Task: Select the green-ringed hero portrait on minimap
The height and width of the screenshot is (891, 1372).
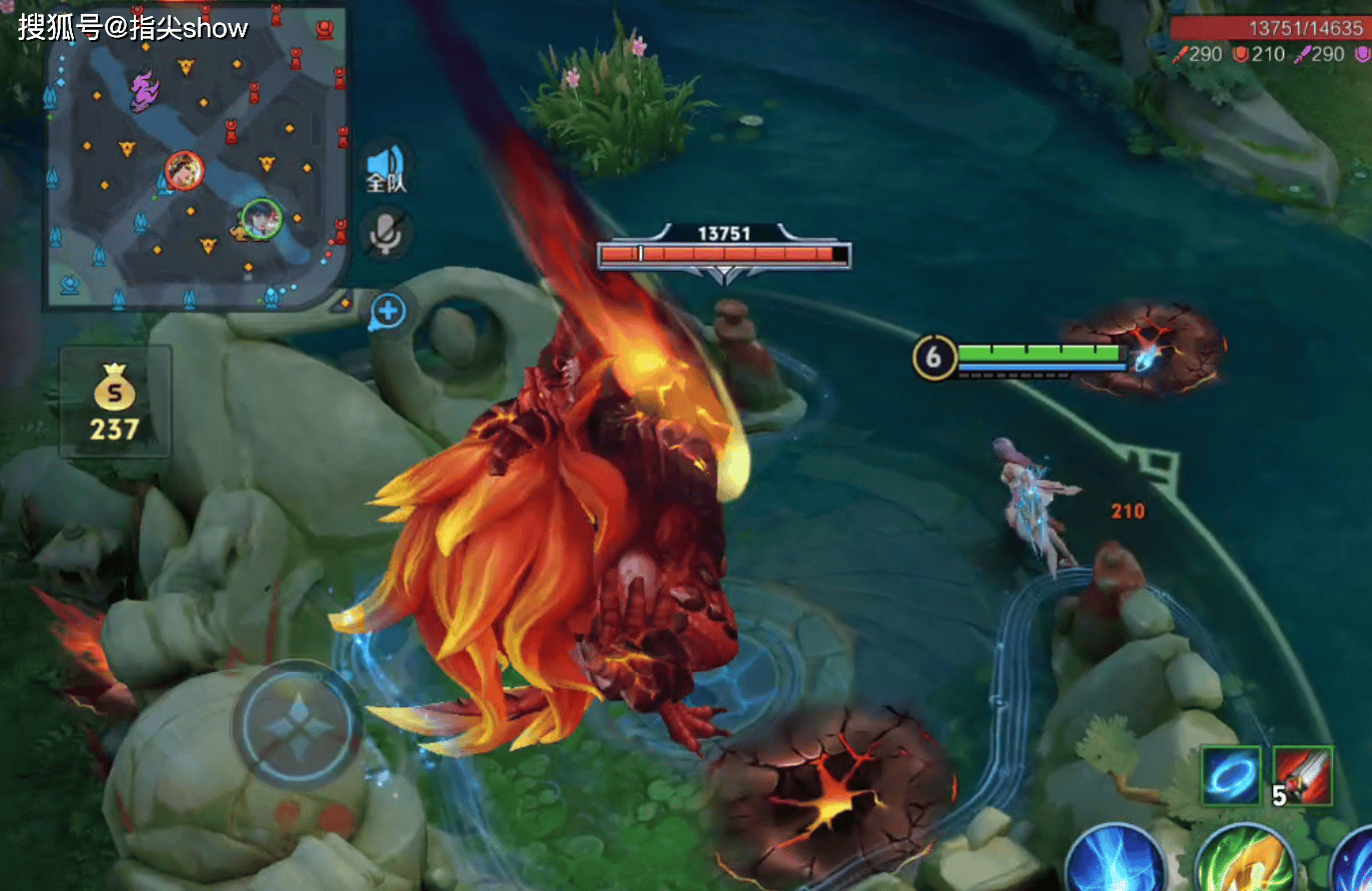Action: (262, 219)
